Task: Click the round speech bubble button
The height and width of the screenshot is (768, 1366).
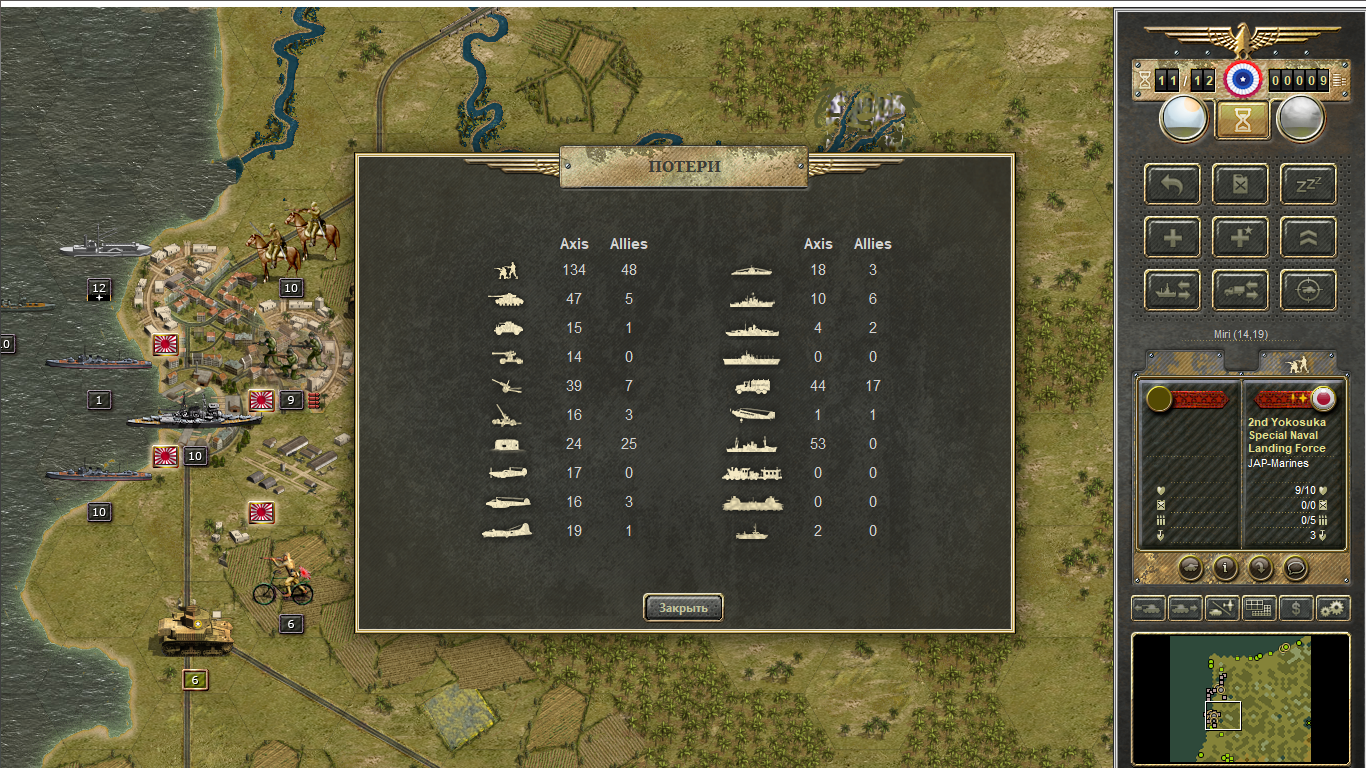Action: [1295, 568]
